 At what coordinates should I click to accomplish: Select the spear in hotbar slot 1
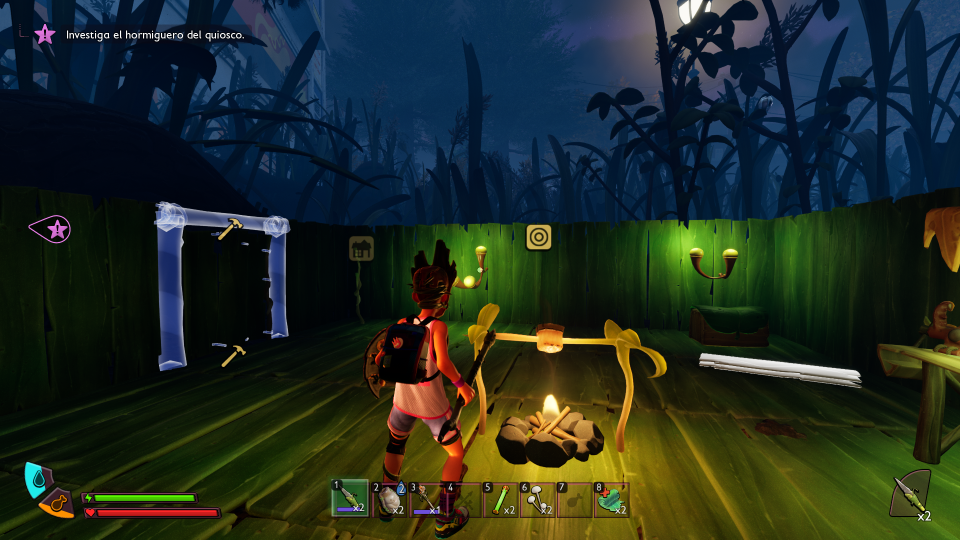coord(350,498)
